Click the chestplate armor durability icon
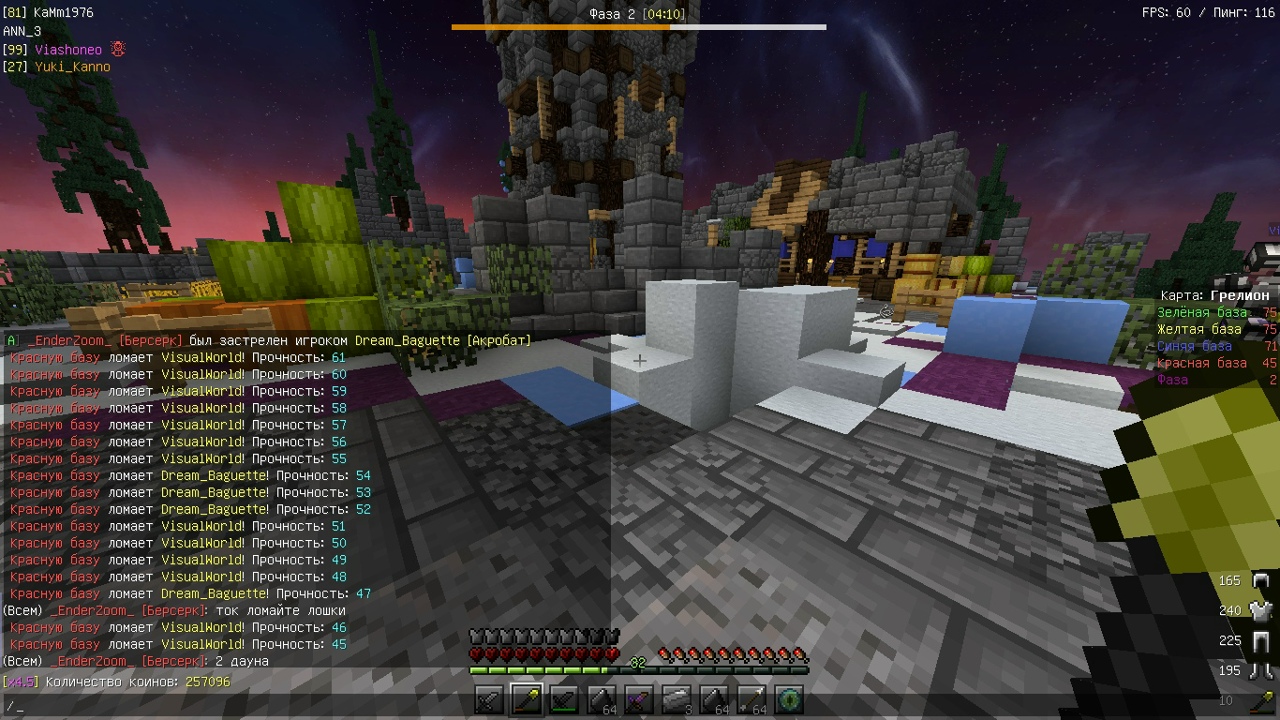Screen dimensions: 1280x720 click(x=1260, y=611)
